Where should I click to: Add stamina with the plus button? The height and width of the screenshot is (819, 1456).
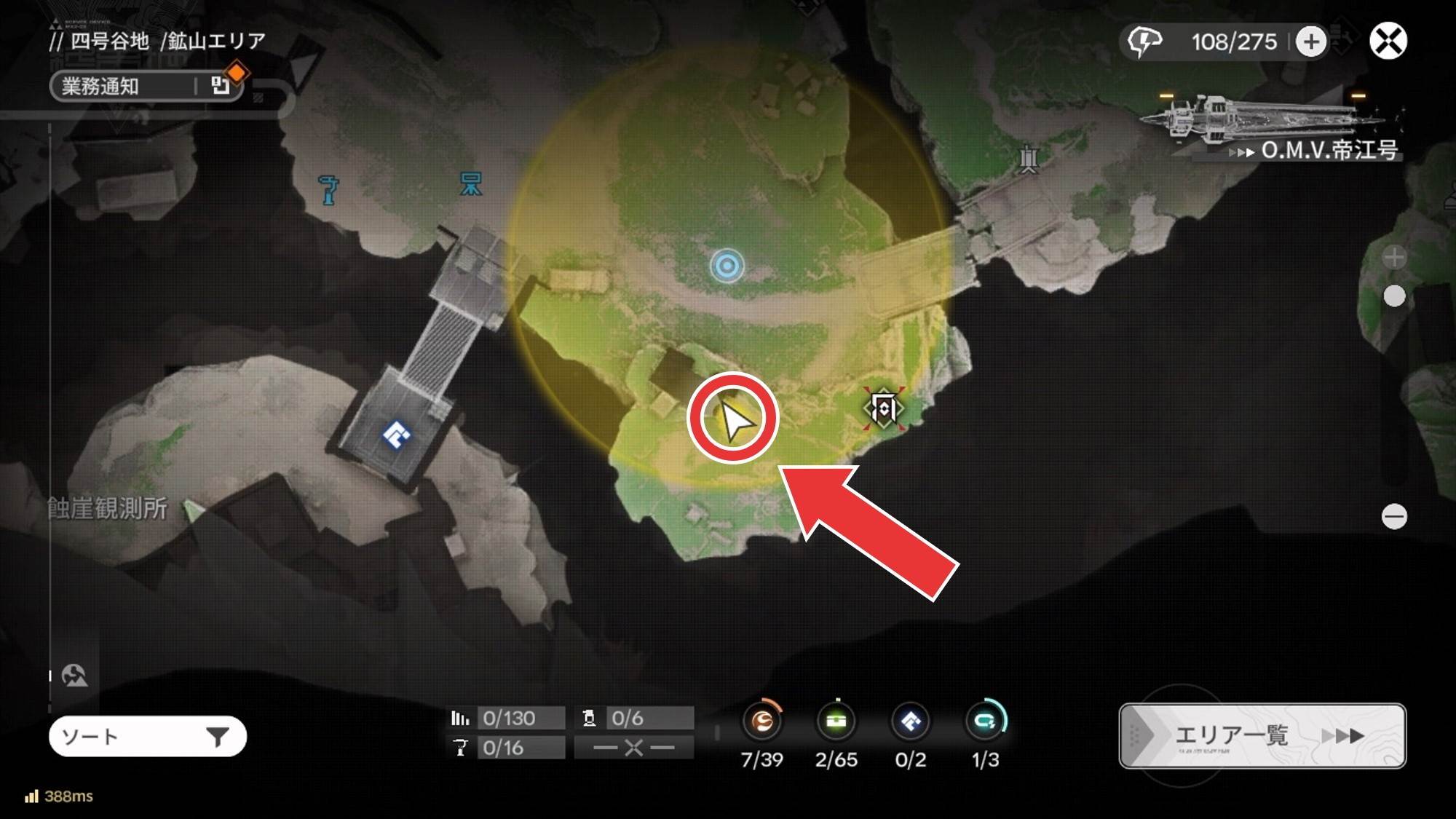pyautogui.click(x=1310, y=41)
